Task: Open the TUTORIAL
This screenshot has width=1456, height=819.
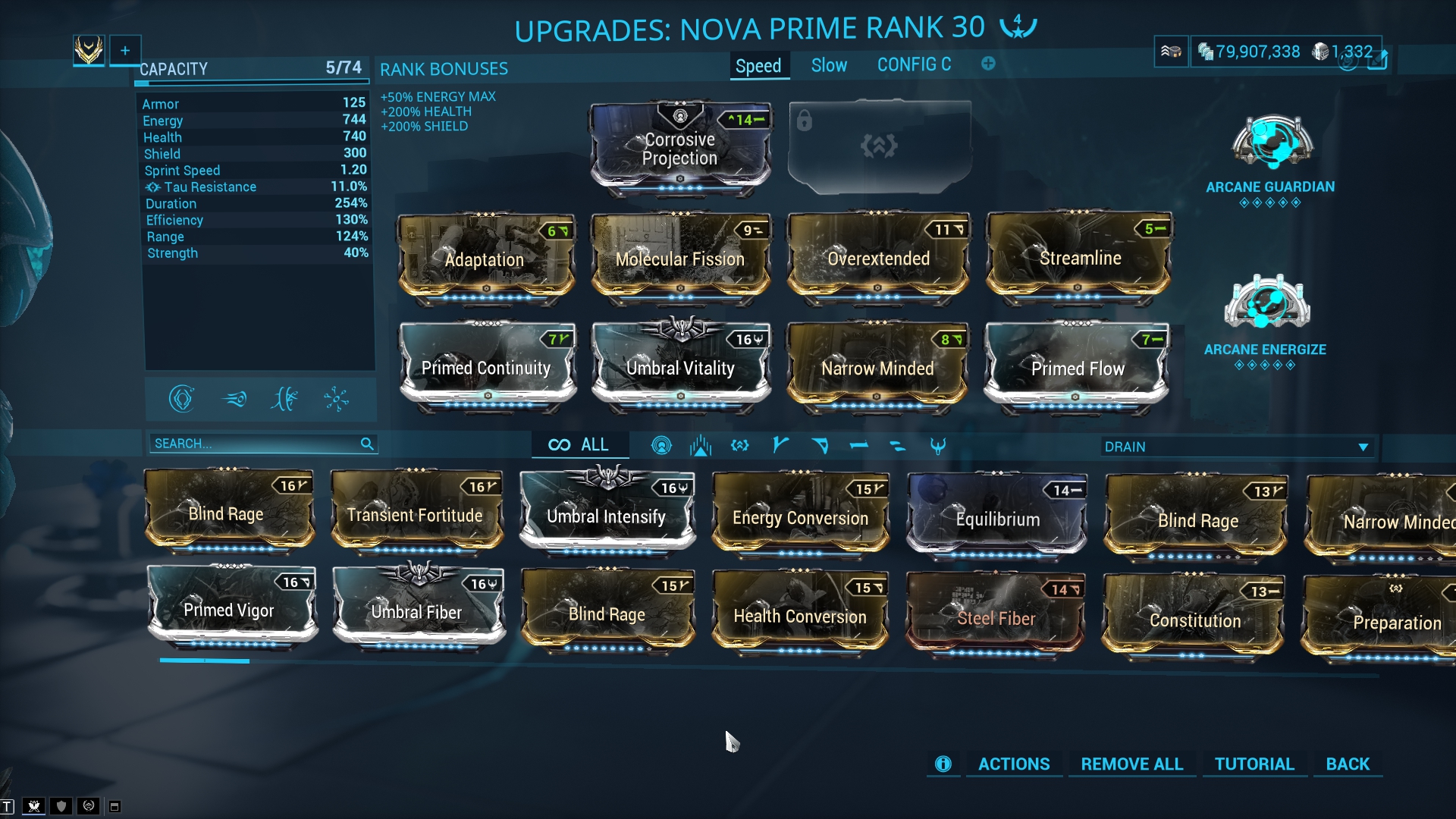Action: (1254, 764)
